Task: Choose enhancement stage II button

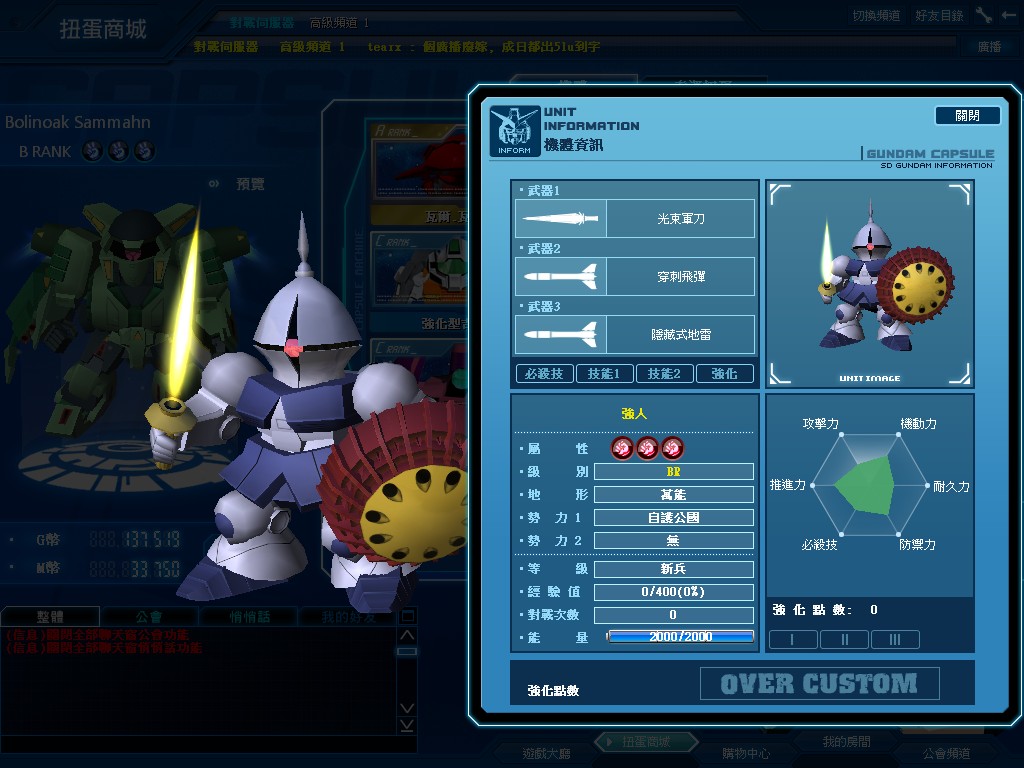Action: (x=844, y=640)
